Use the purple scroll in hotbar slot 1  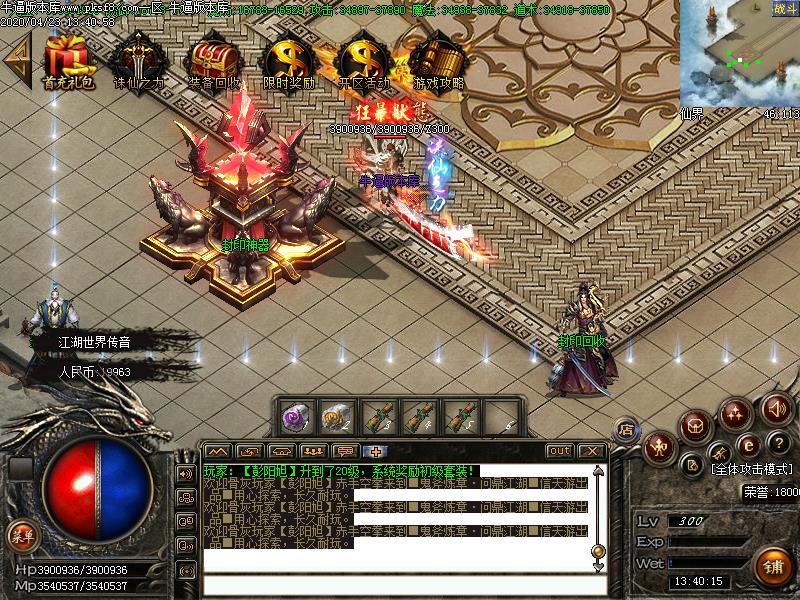click(293, 415)
